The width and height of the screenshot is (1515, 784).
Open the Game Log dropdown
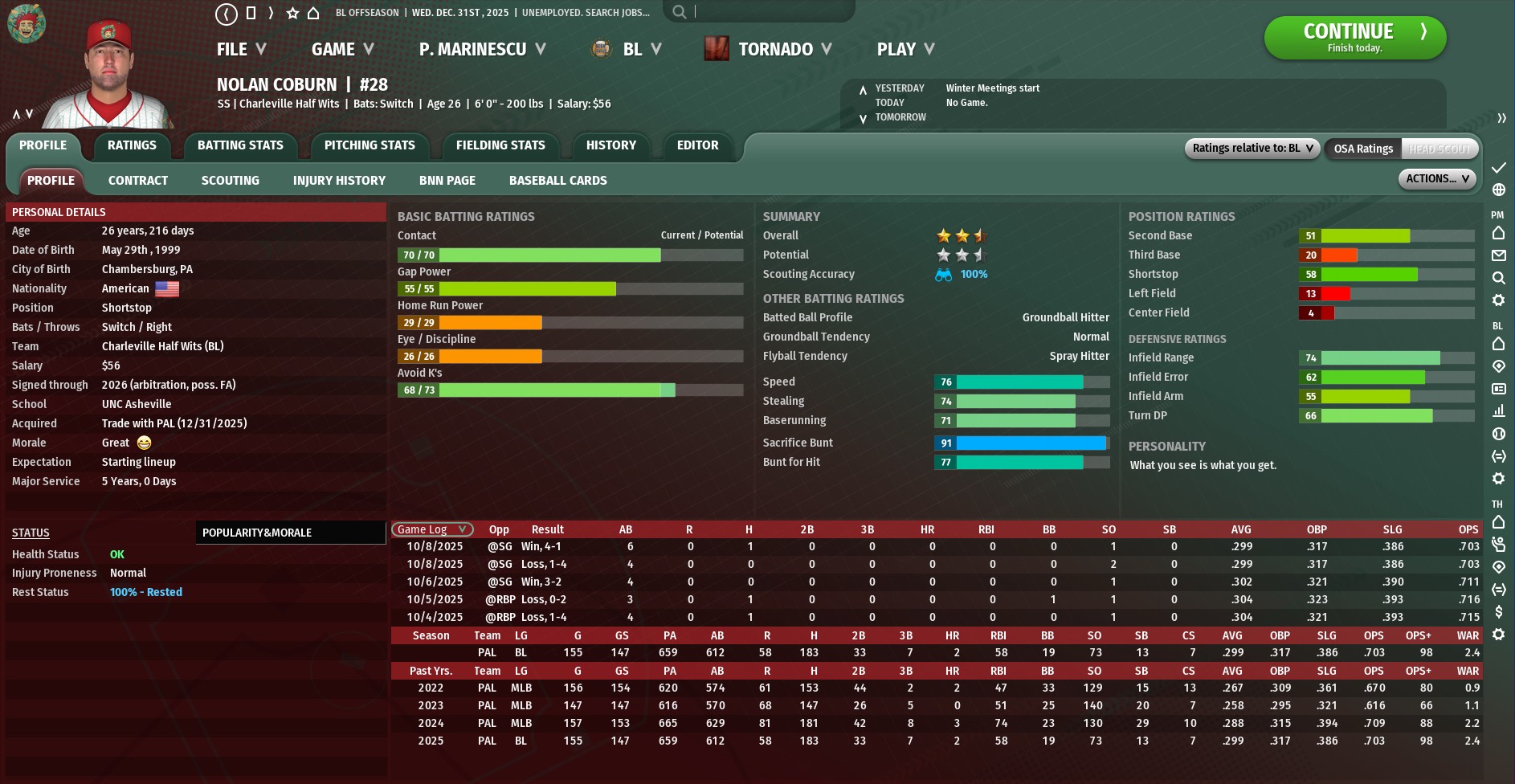pos(432,529)
